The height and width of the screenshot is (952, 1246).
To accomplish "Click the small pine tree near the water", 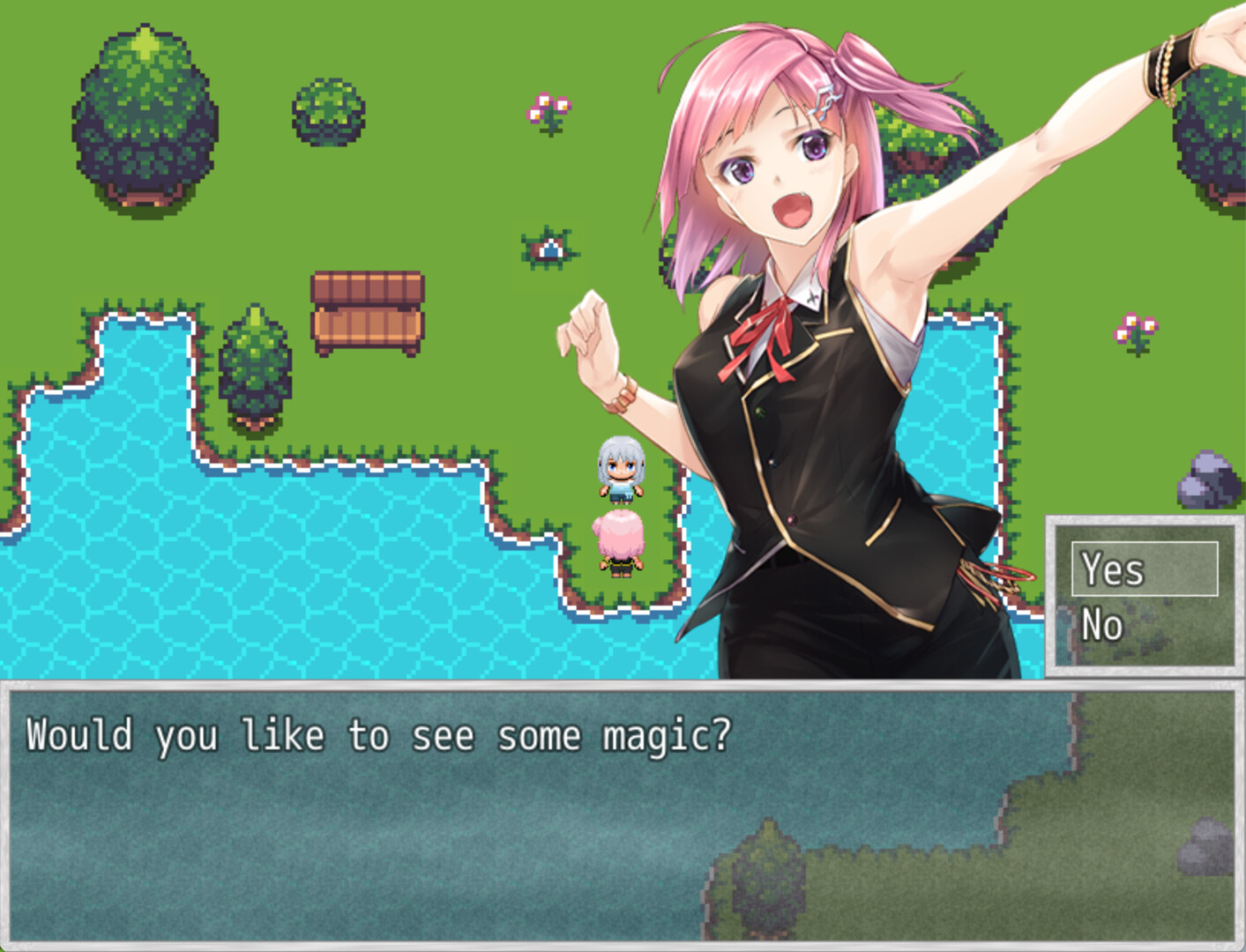I will [x=256, y=361].
